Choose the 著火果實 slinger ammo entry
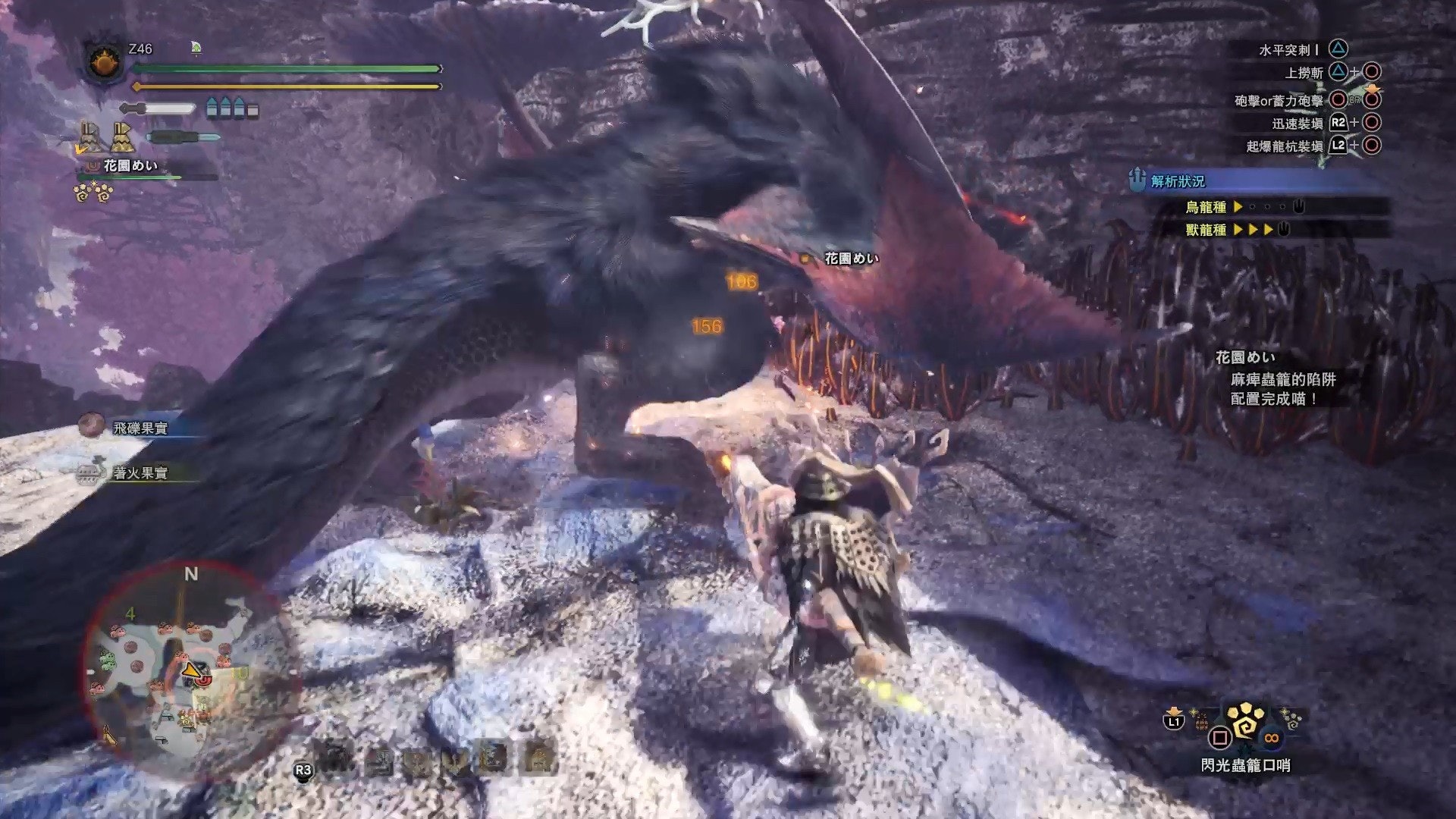Screen dimensions: 1456x819 point(140,473)
